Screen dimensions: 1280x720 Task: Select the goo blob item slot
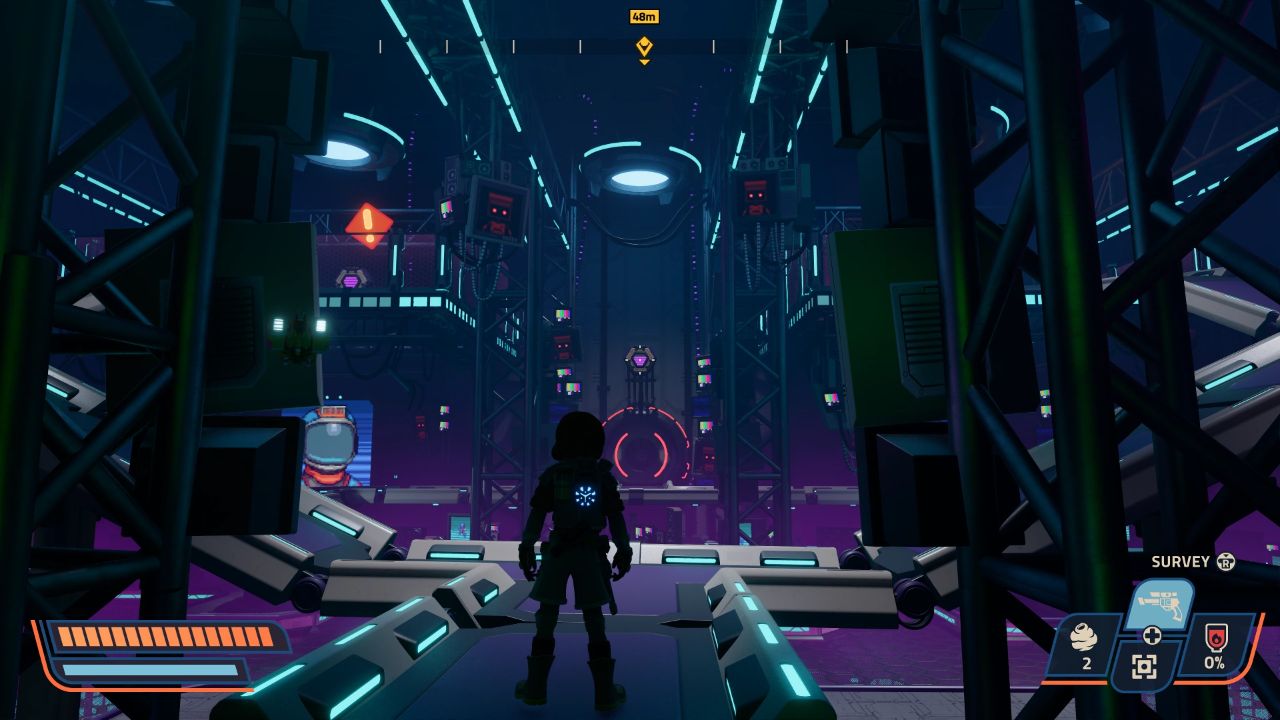(1082, 645)
